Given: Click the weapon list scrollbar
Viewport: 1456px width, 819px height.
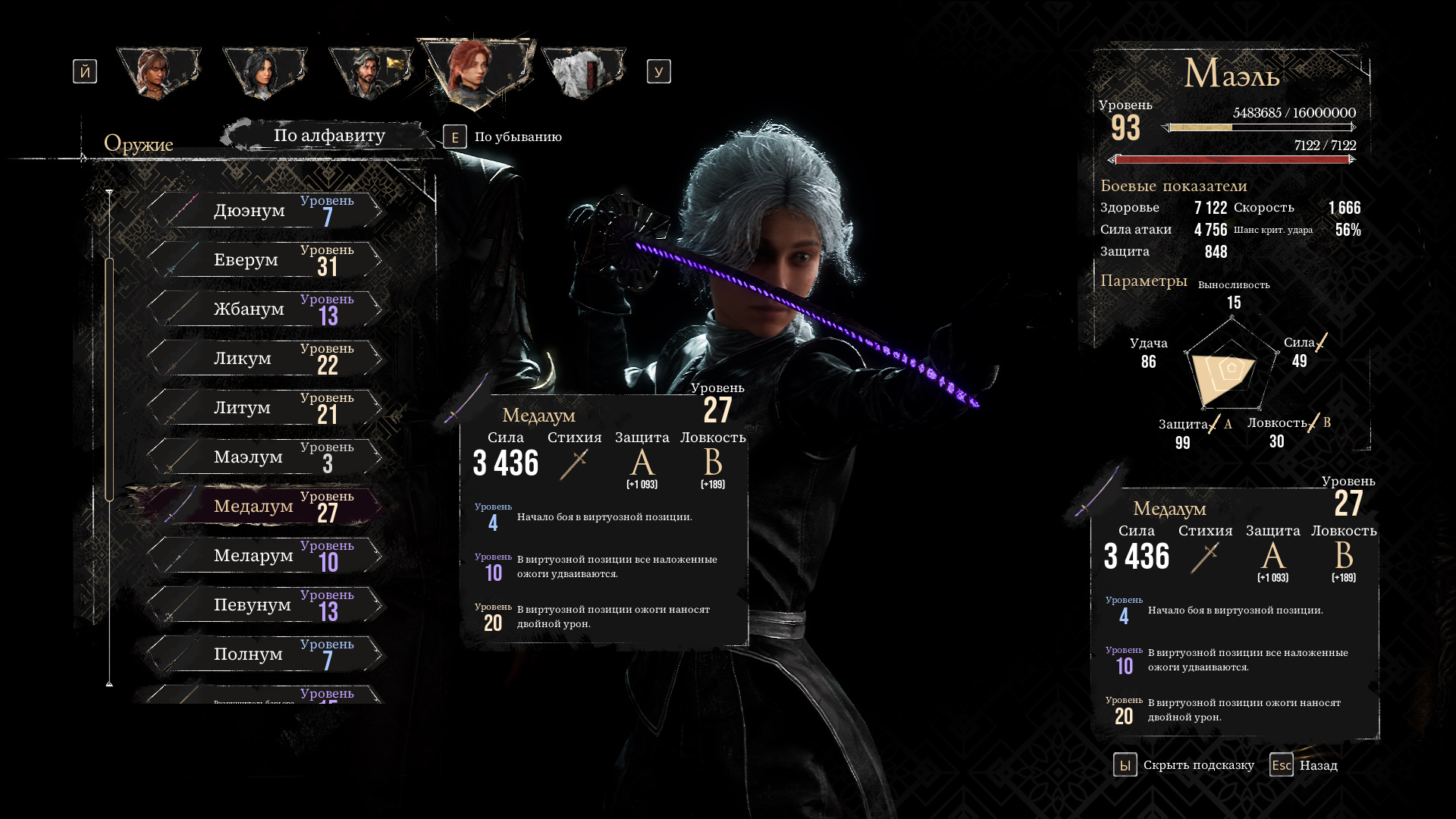Looking at the screenshot, I should pos(109,379).
